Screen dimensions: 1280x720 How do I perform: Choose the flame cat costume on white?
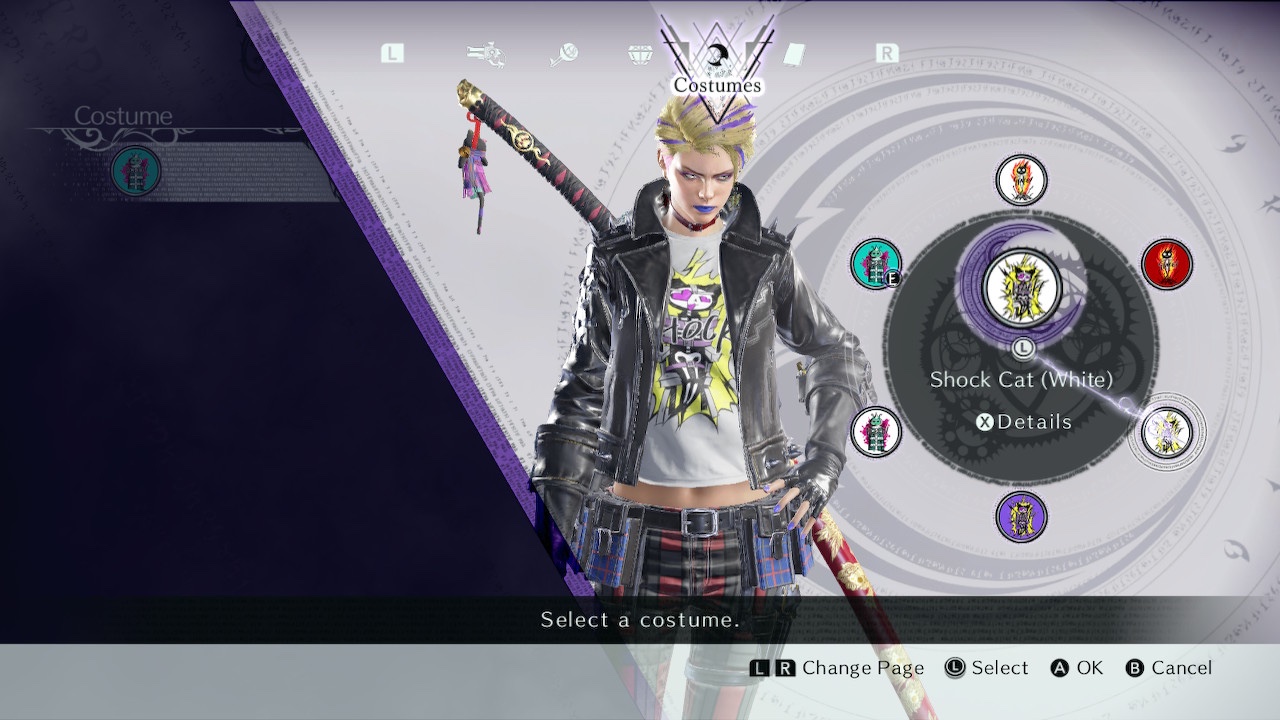[1021, 180]
